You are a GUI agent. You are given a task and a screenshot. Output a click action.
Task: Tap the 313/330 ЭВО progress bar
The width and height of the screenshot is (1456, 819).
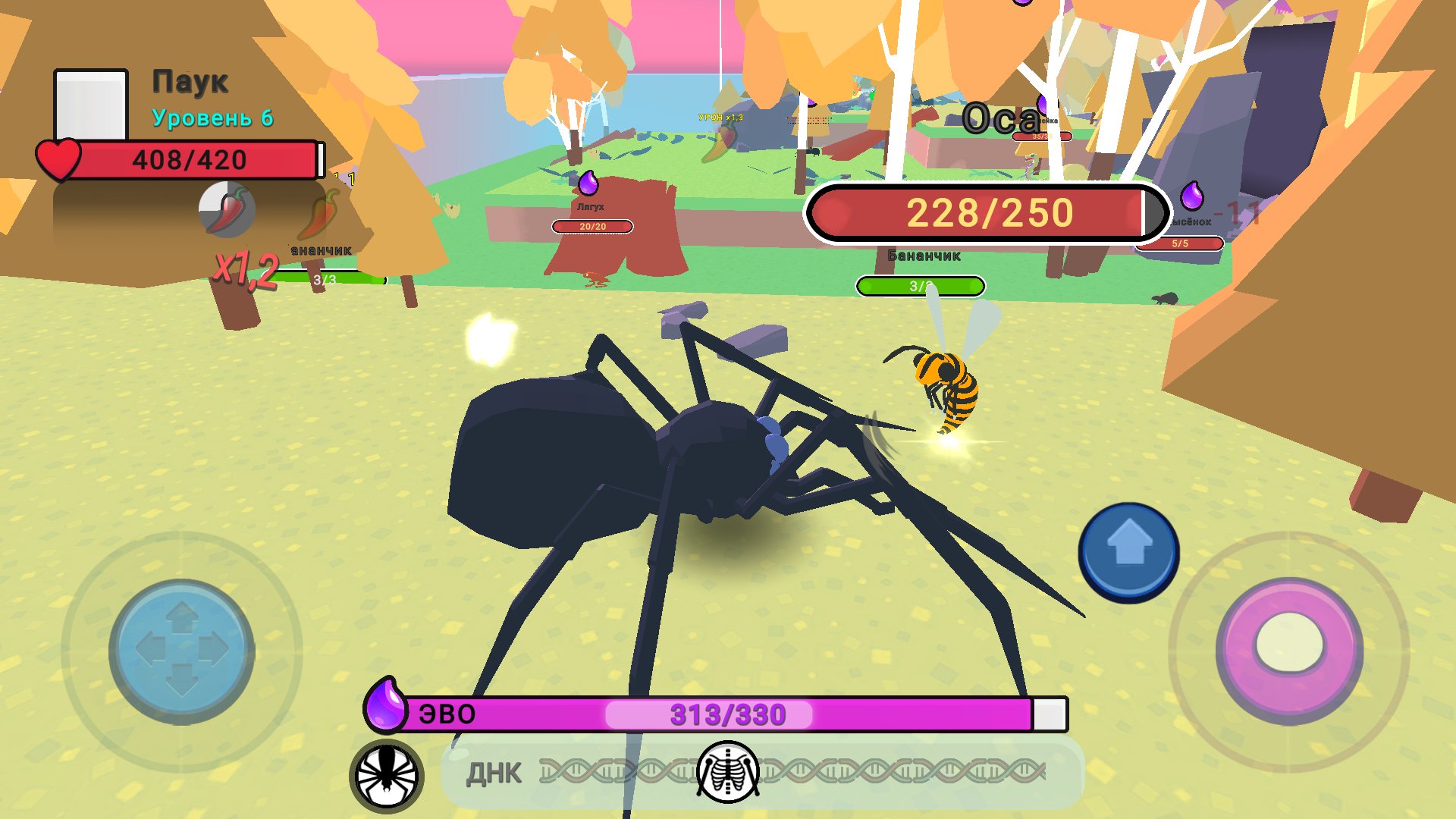tap(728, 711)
